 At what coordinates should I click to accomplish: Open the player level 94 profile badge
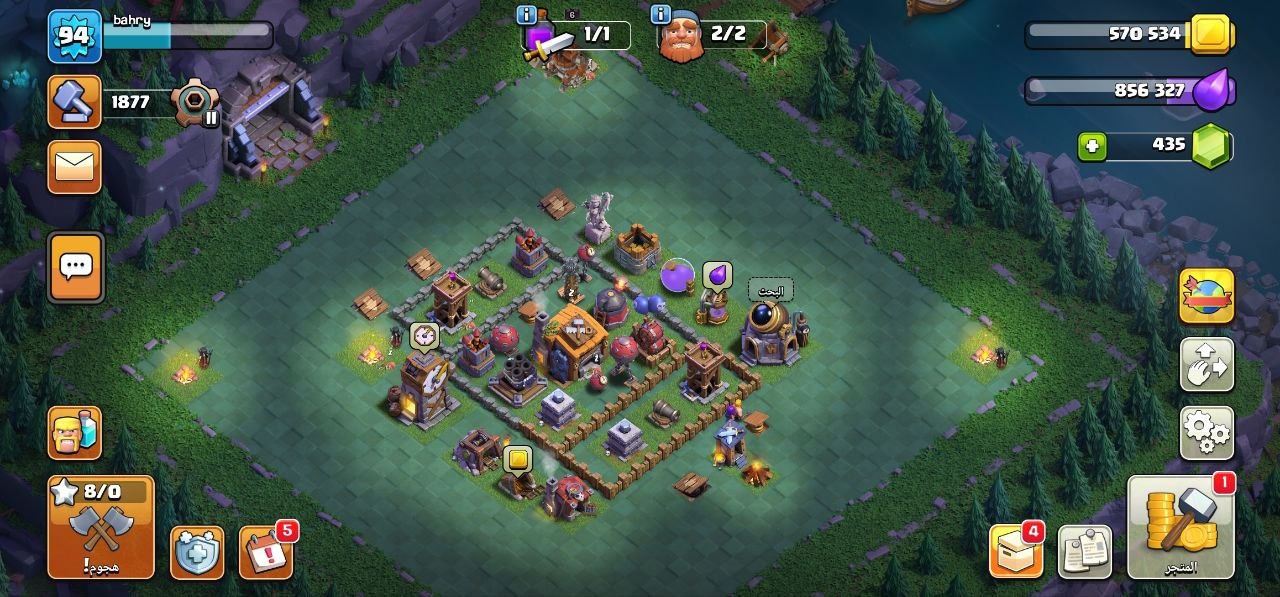(x=75, y=36)
